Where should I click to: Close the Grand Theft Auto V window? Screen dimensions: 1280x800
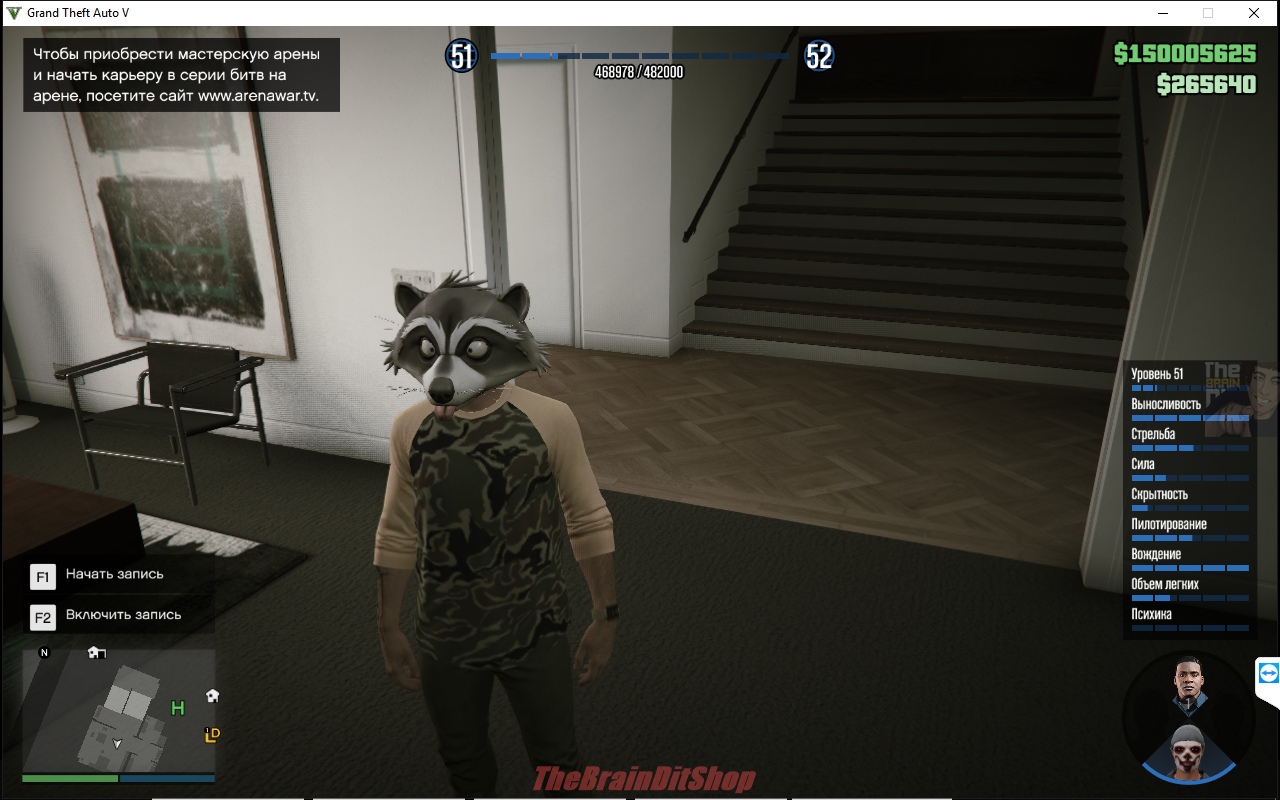(1253, 13)
